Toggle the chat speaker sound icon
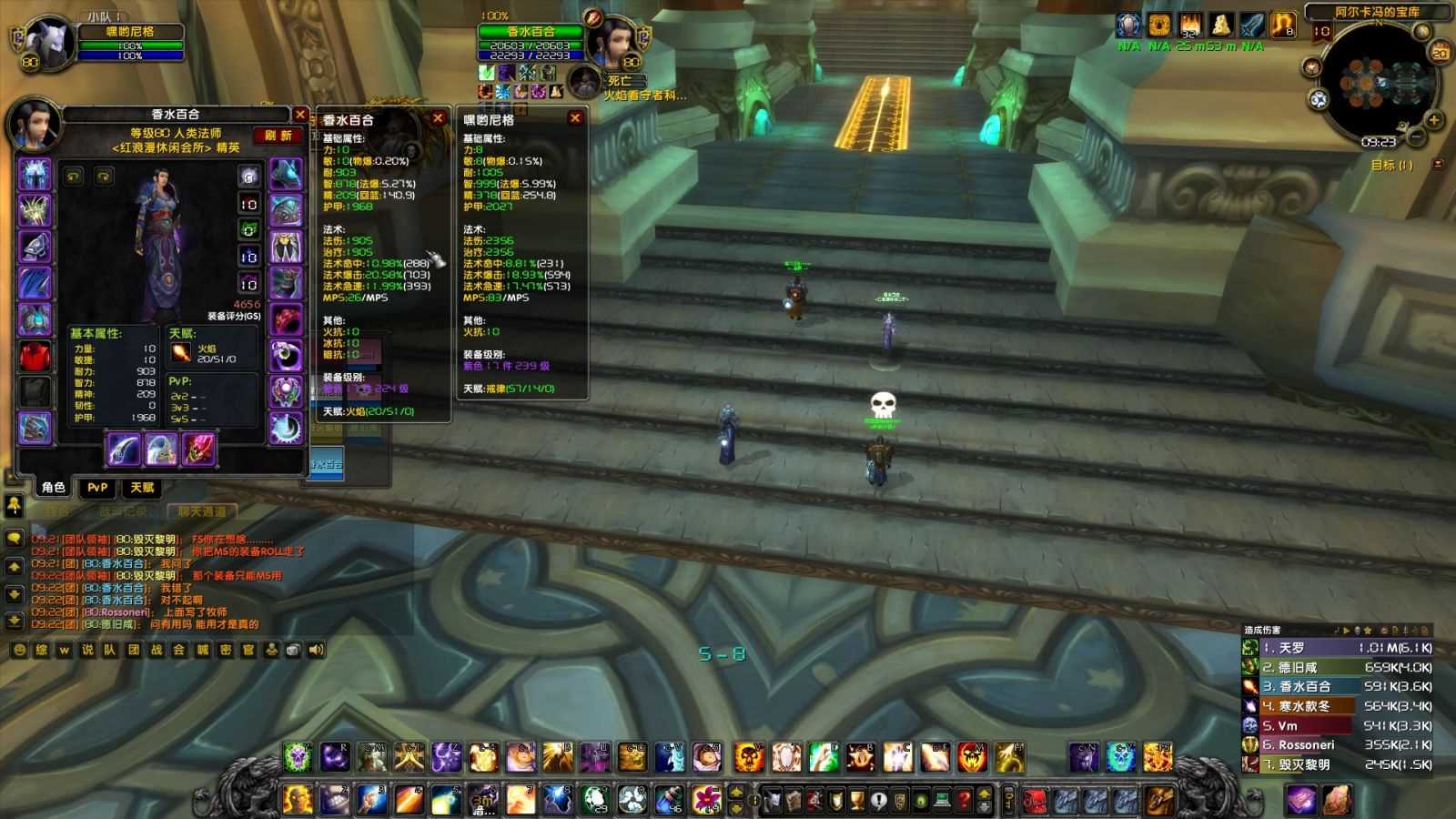Image resolution: width=1456 pixels, height=819 pixels. click(x=317, y=650)
